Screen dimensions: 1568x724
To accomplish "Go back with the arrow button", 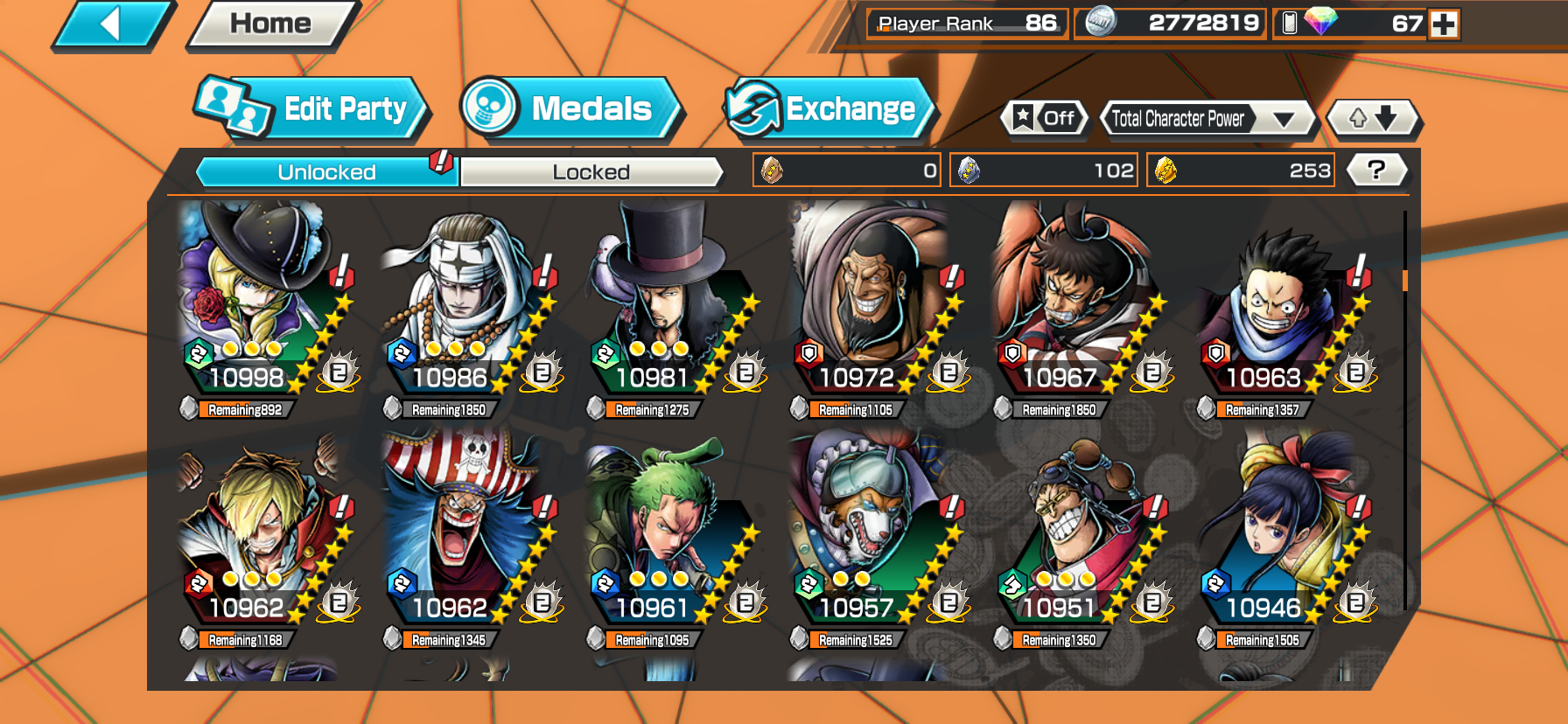I will pos(112,24).
